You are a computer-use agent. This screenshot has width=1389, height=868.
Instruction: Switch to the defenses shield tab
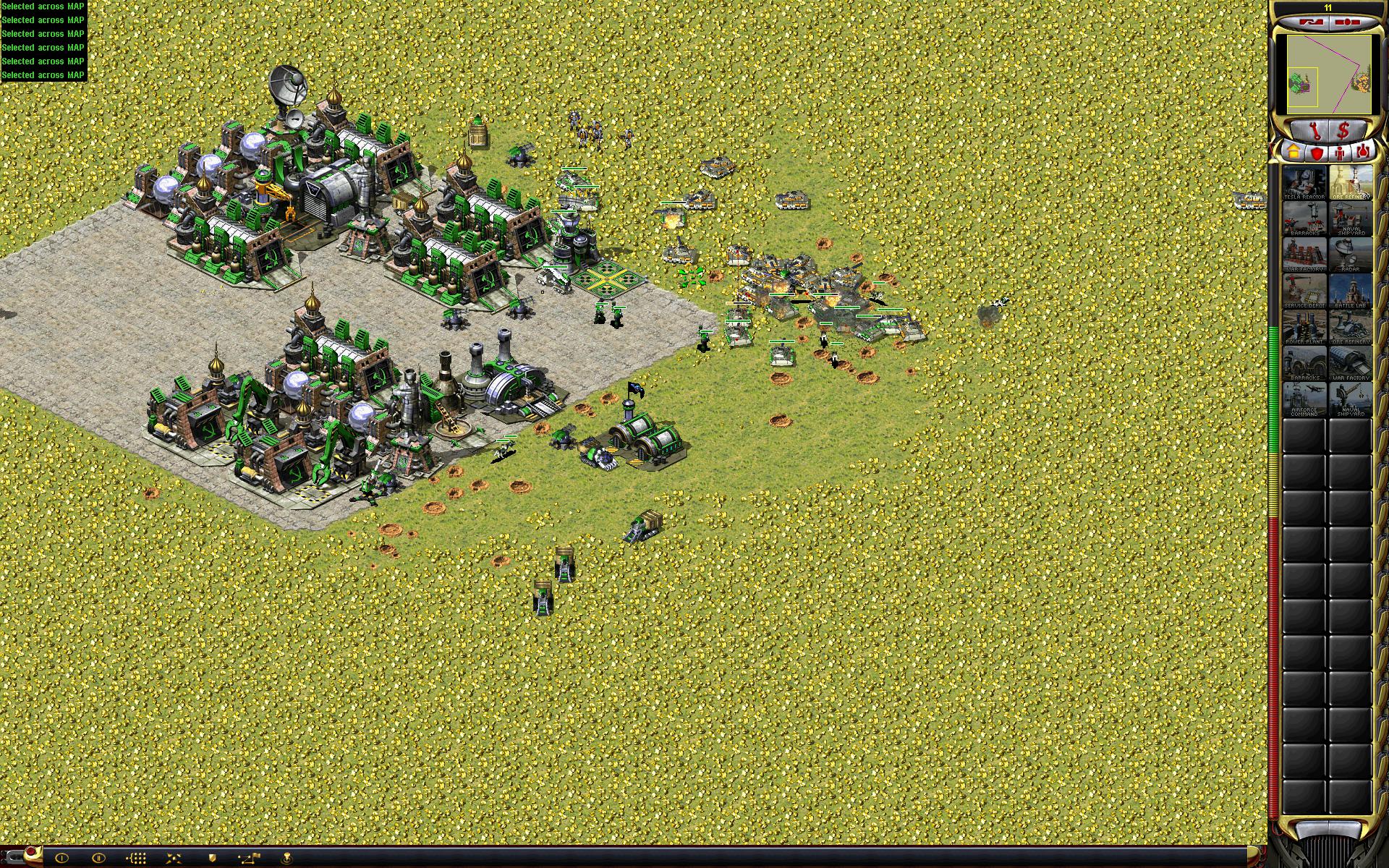click(x=1317, y=153)
